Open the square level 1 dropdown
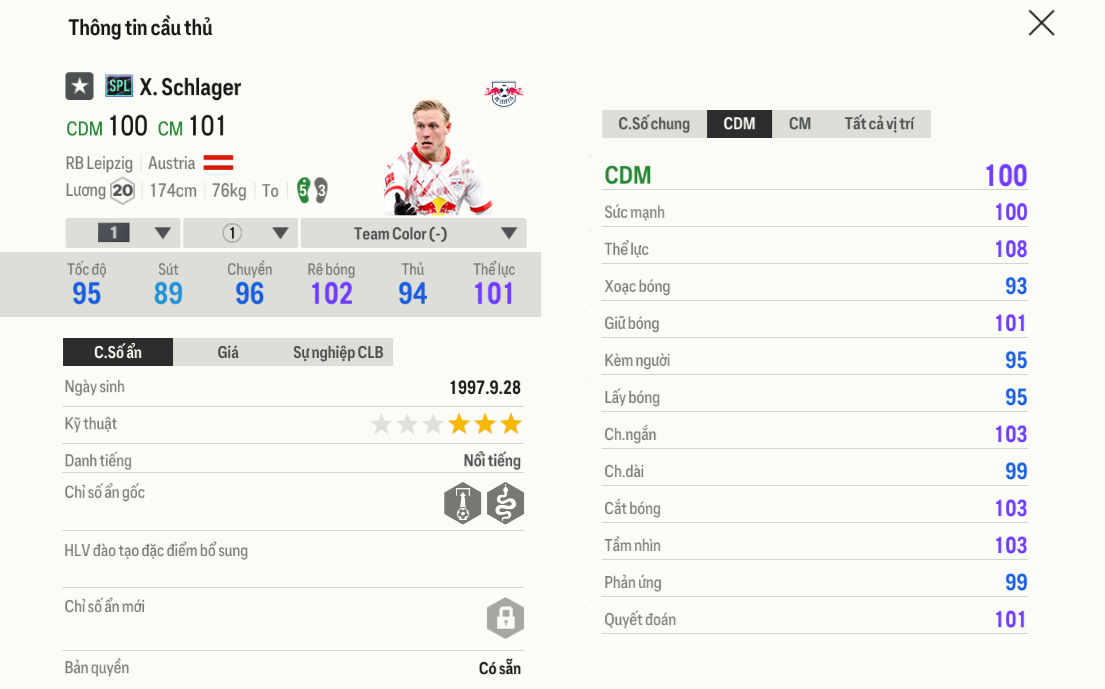Screen dimensions: 1105x689 point(123,233)
